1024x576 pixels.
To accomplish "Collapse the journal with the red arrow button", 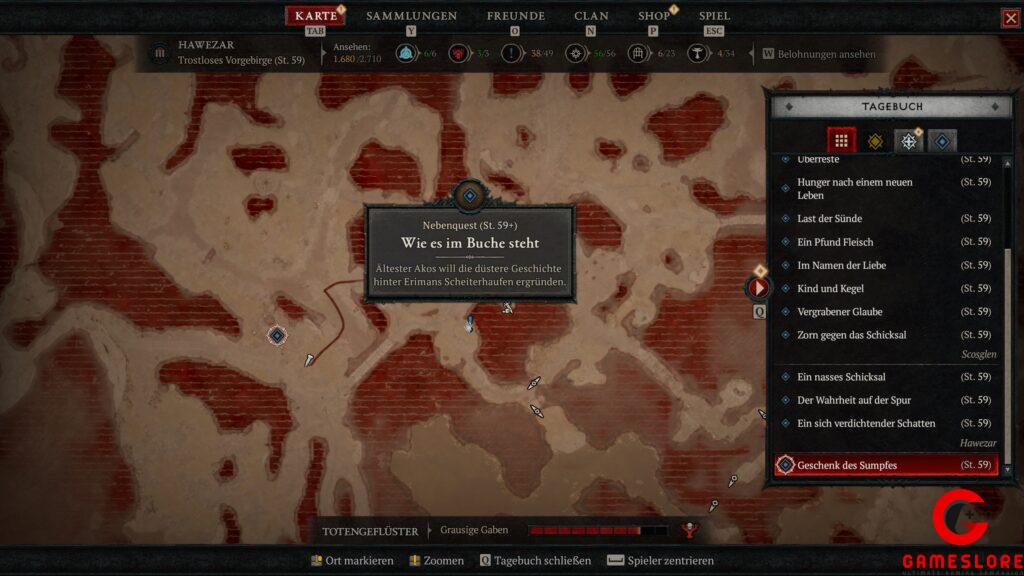I will coord(758,288).
